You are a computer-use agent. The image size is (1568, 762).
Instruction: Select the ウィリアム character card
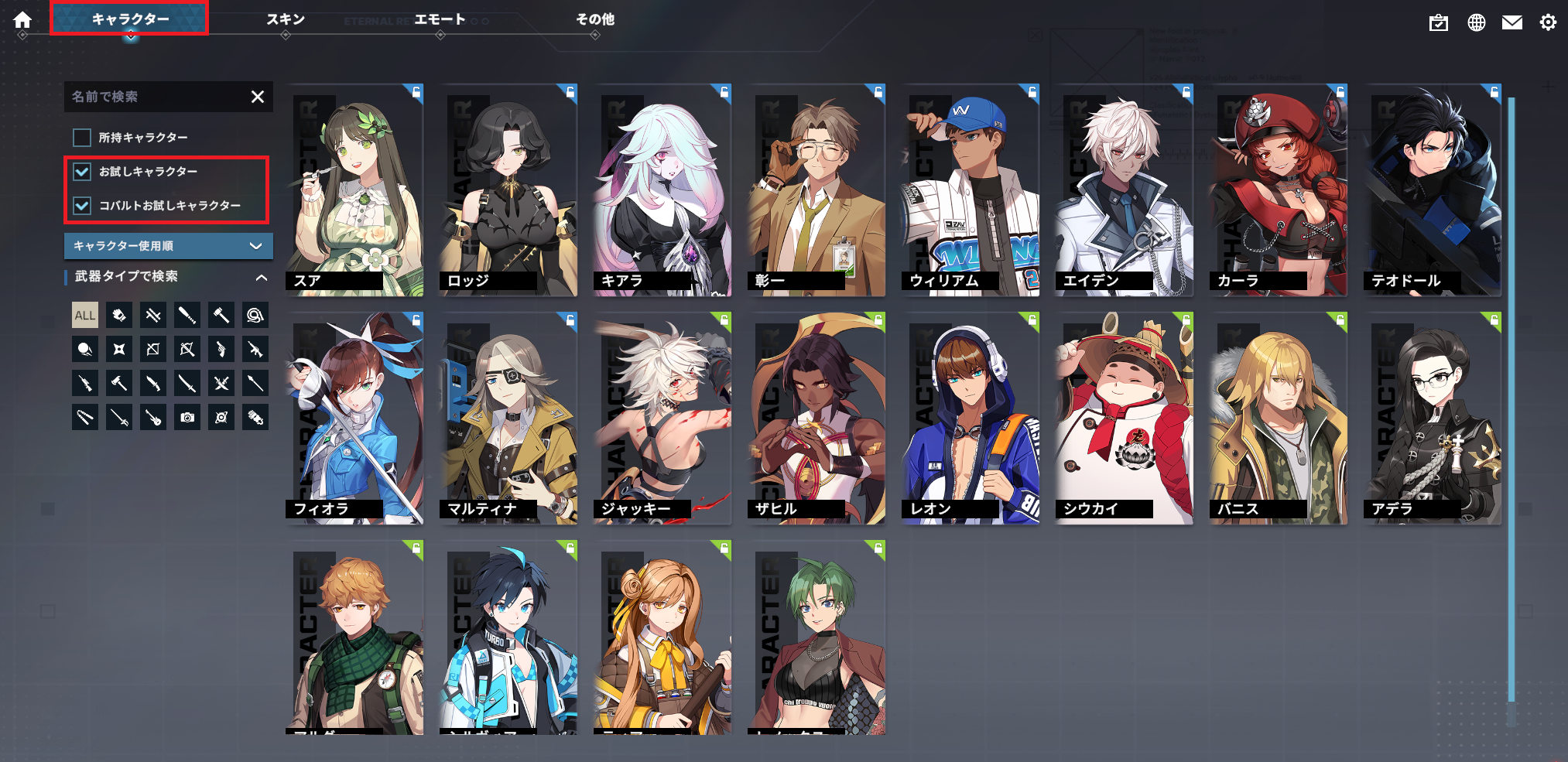point(971,190)
